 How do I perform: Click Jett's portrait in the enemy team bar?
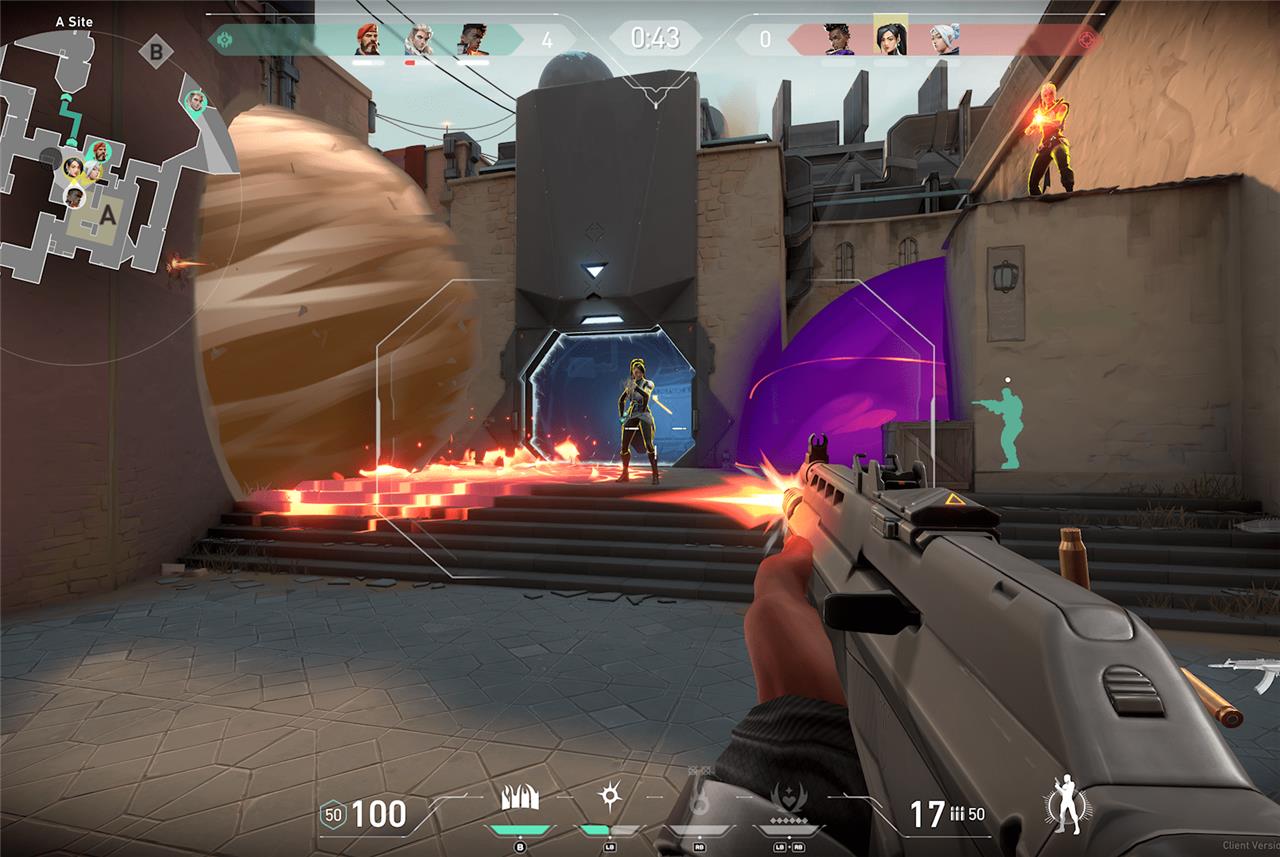coord(943,39)
